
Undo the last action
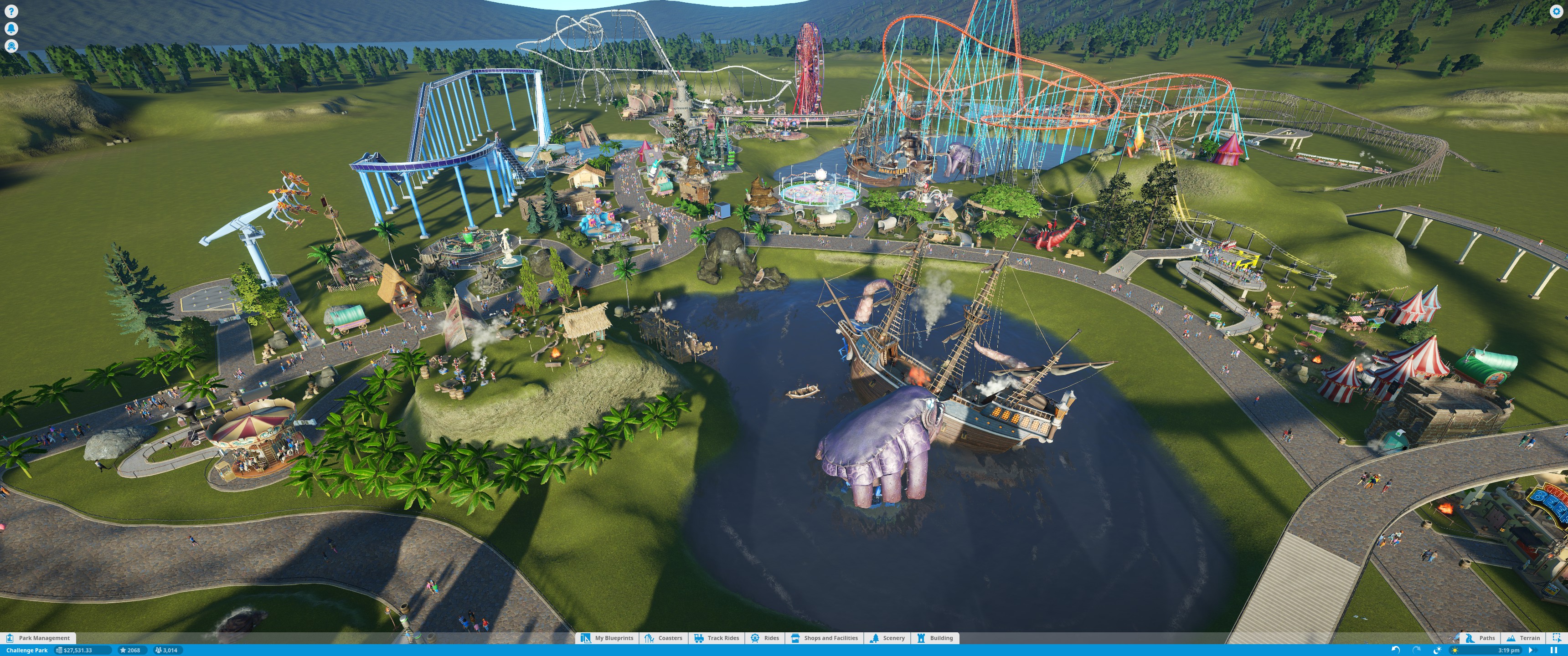point(1396,650)
